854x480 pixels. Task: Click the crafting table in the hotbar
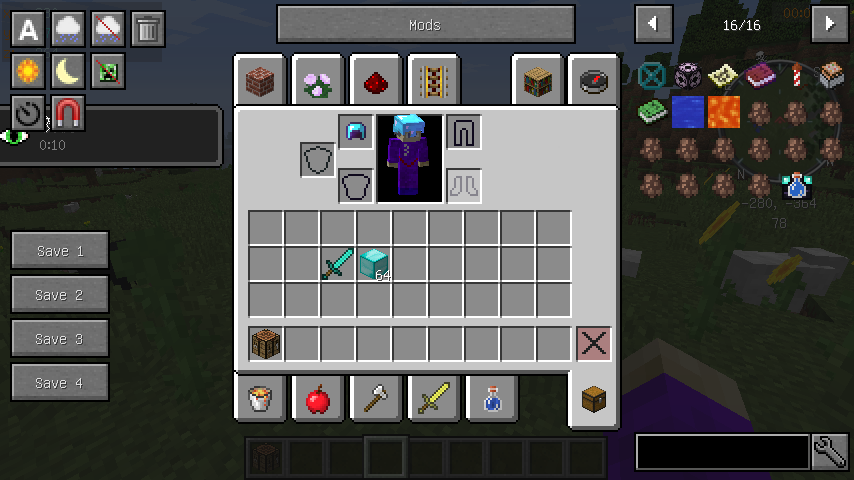pyautogui.click(x=266, y=344)
